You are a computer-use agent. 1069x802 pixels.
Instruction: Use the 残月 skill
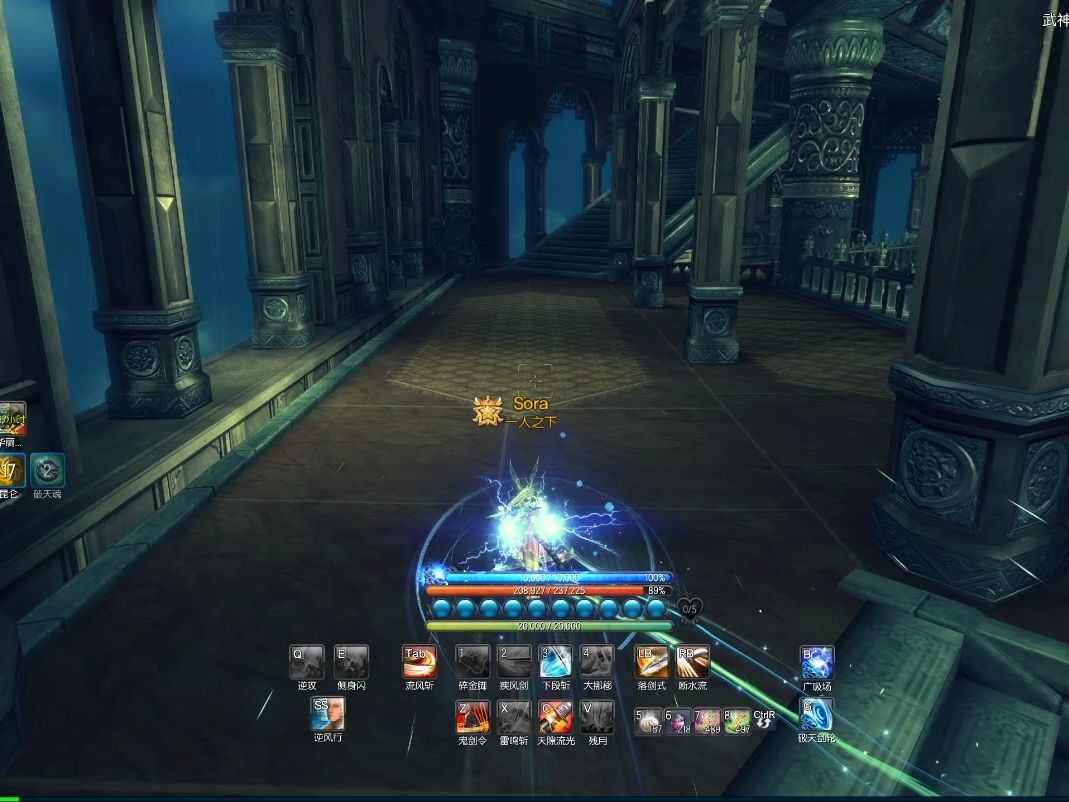tap(597, 717)
